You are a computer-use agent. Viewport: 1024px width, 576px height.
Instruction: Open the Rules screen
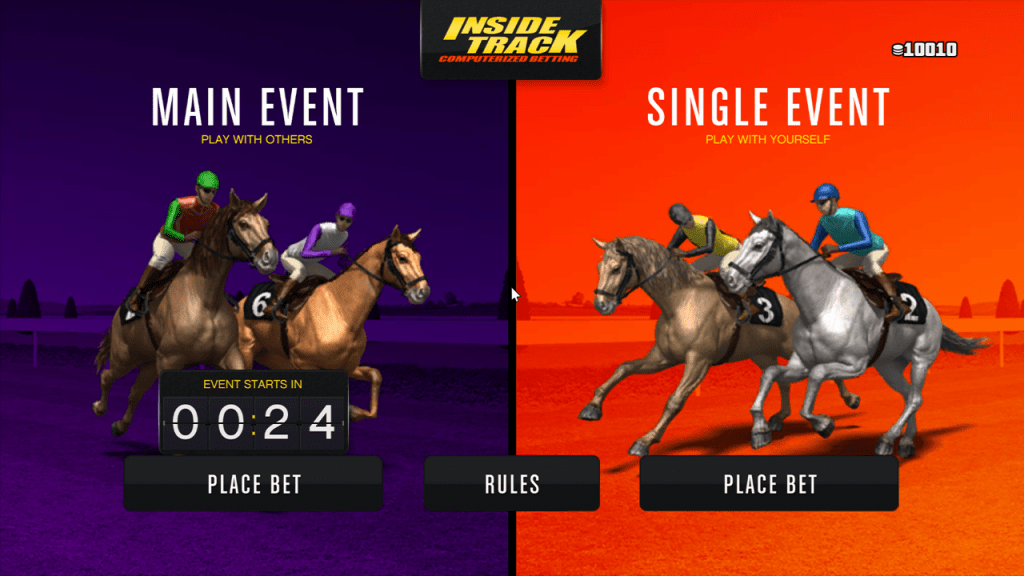[x=512, y=484]
